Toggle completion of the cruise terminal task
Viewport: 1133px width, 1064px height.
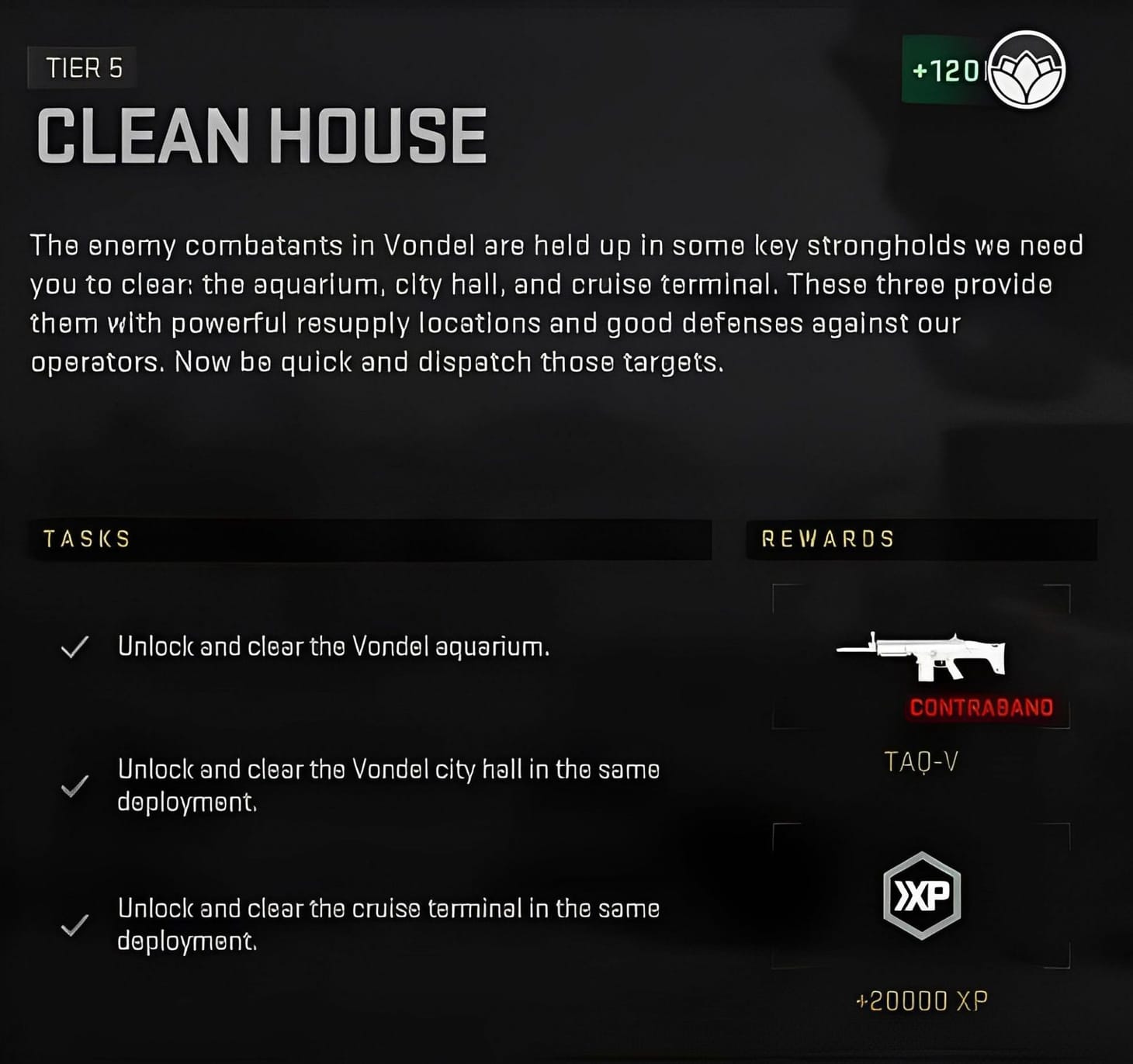388,922
